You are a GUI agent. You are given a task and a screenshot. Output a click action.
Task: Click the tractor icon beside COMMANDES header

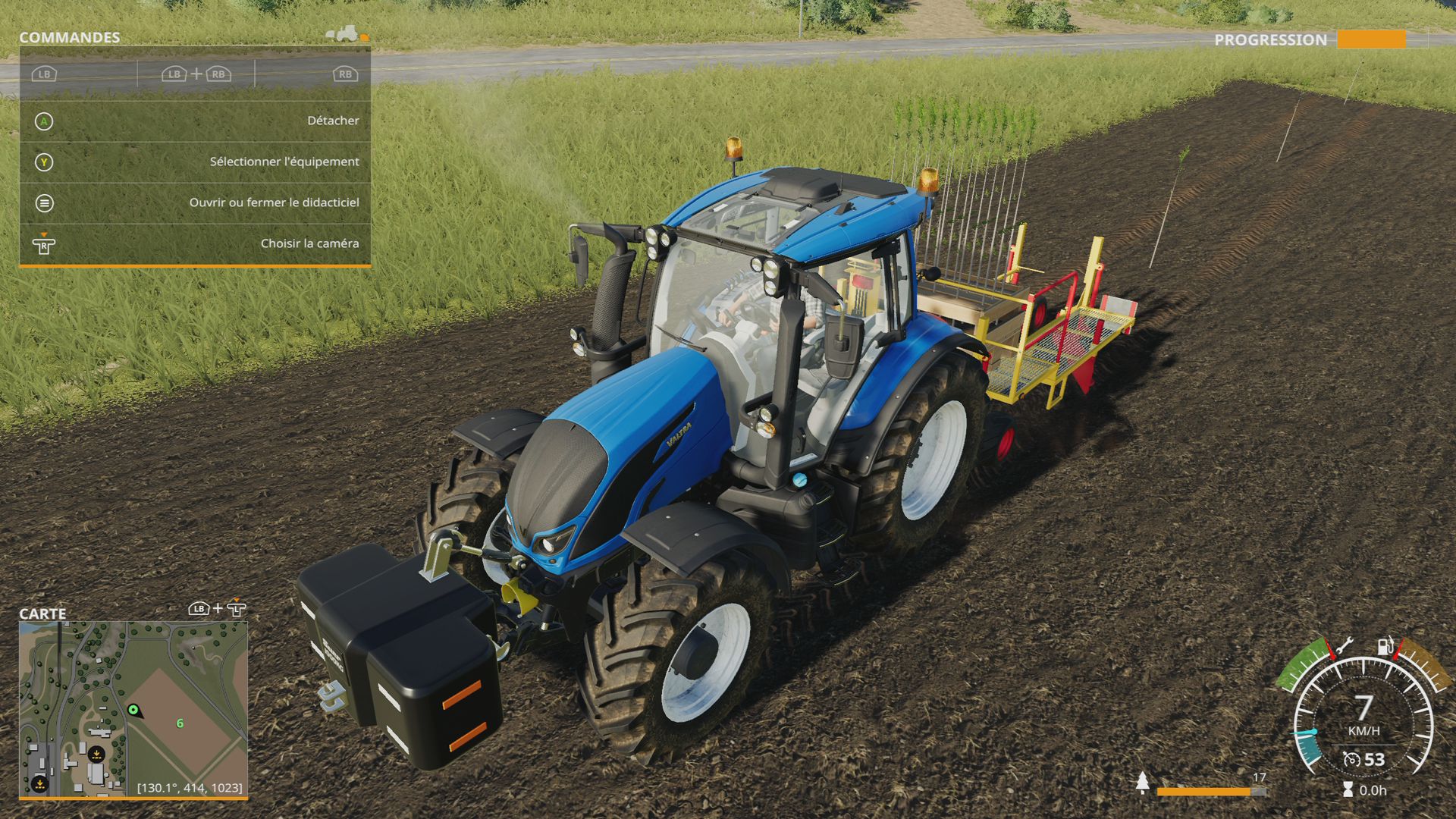click(x=345, y=34)
